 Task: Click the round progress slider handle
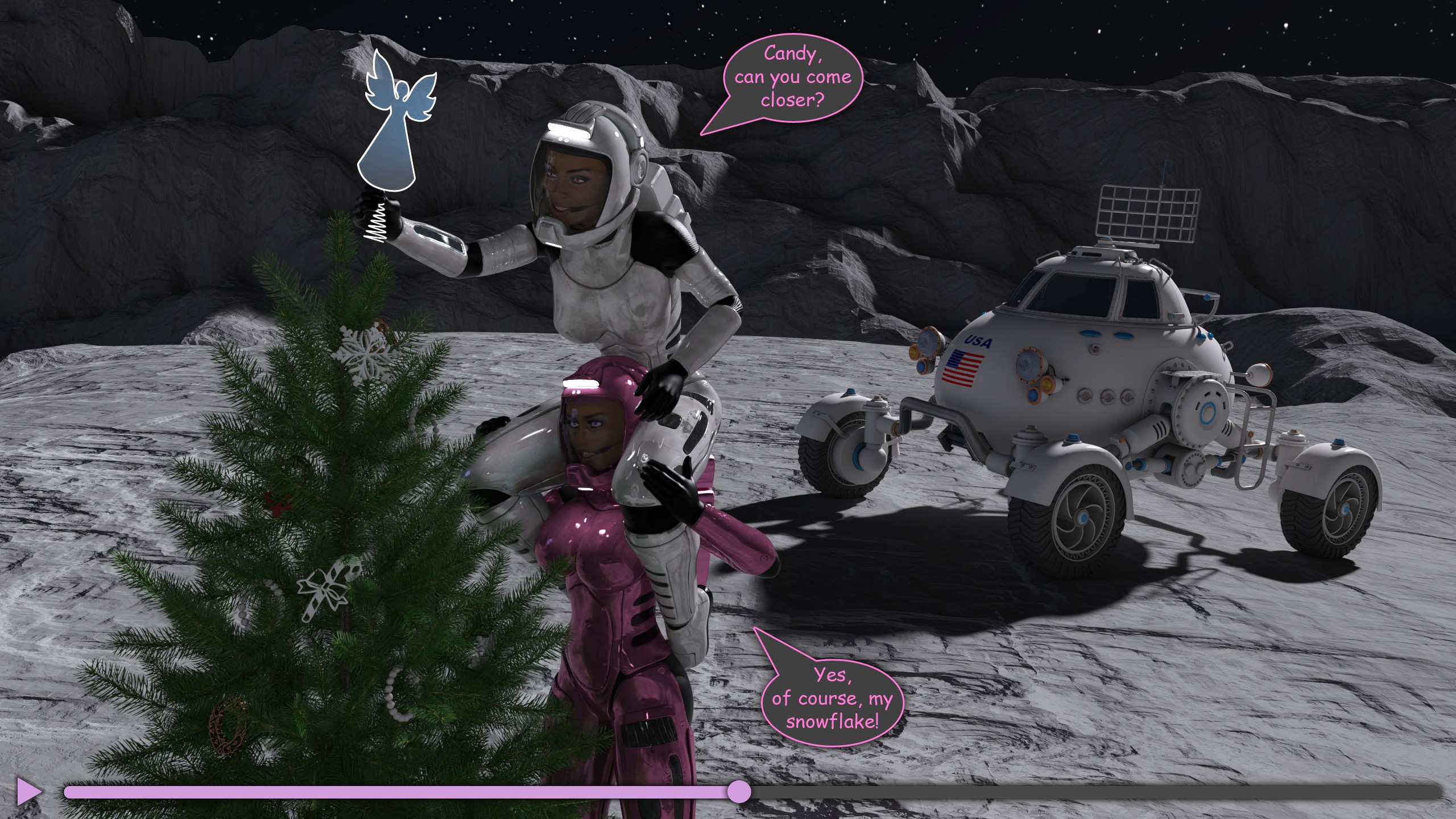739,791
